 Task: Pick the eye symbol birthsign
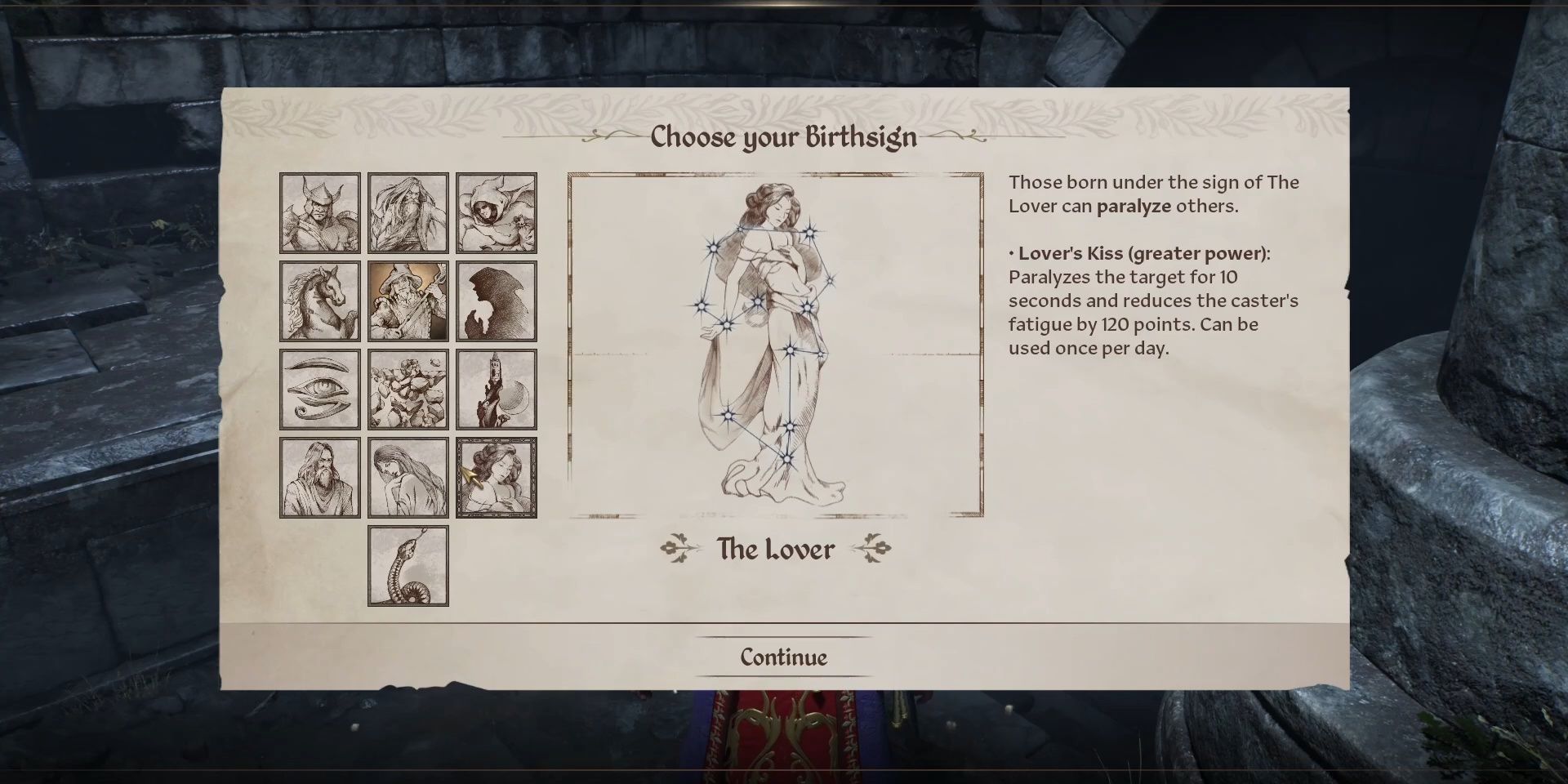[319, 390]
